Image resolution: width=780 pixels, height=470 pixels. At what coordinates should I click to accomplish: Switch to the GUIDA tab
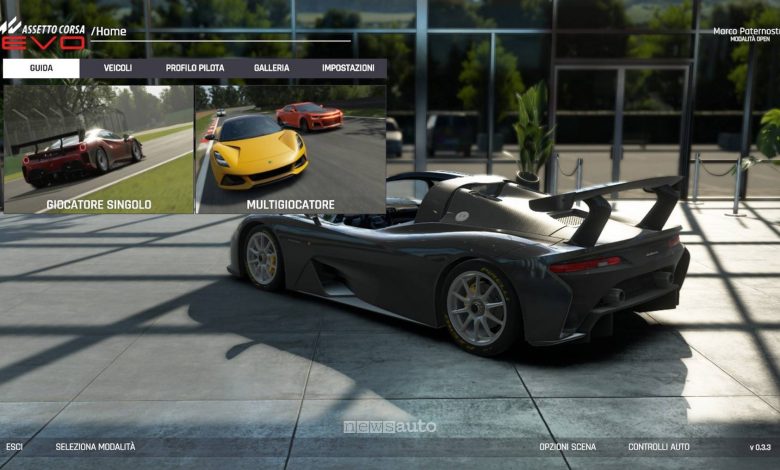click(41, 68)
